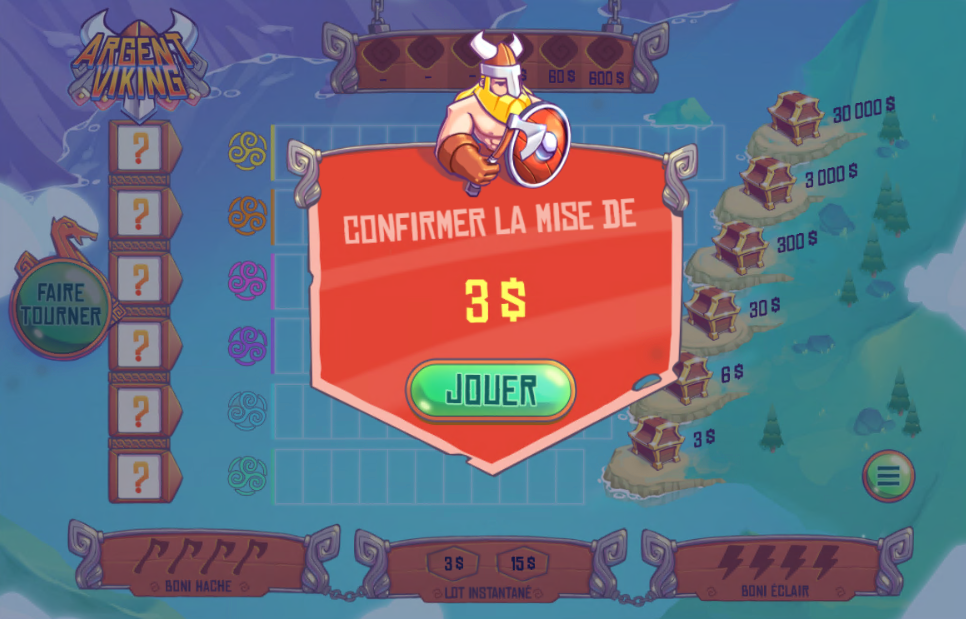Spin using the Faire Tourner button
Screen dimensions: 966x619
[x=62, y=305]
